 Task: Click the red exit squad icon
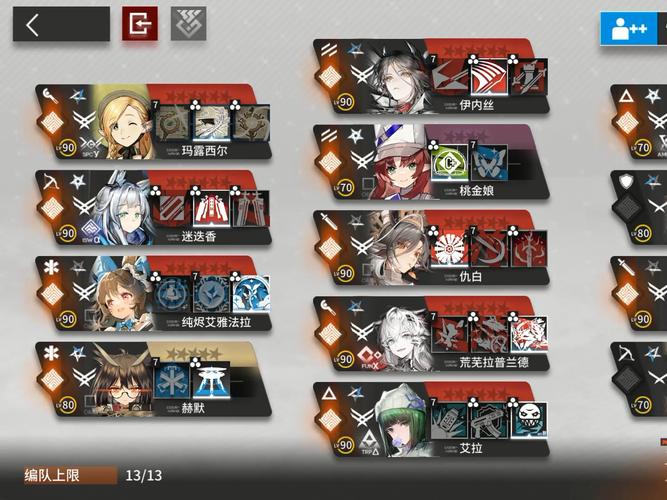[140, 24]
